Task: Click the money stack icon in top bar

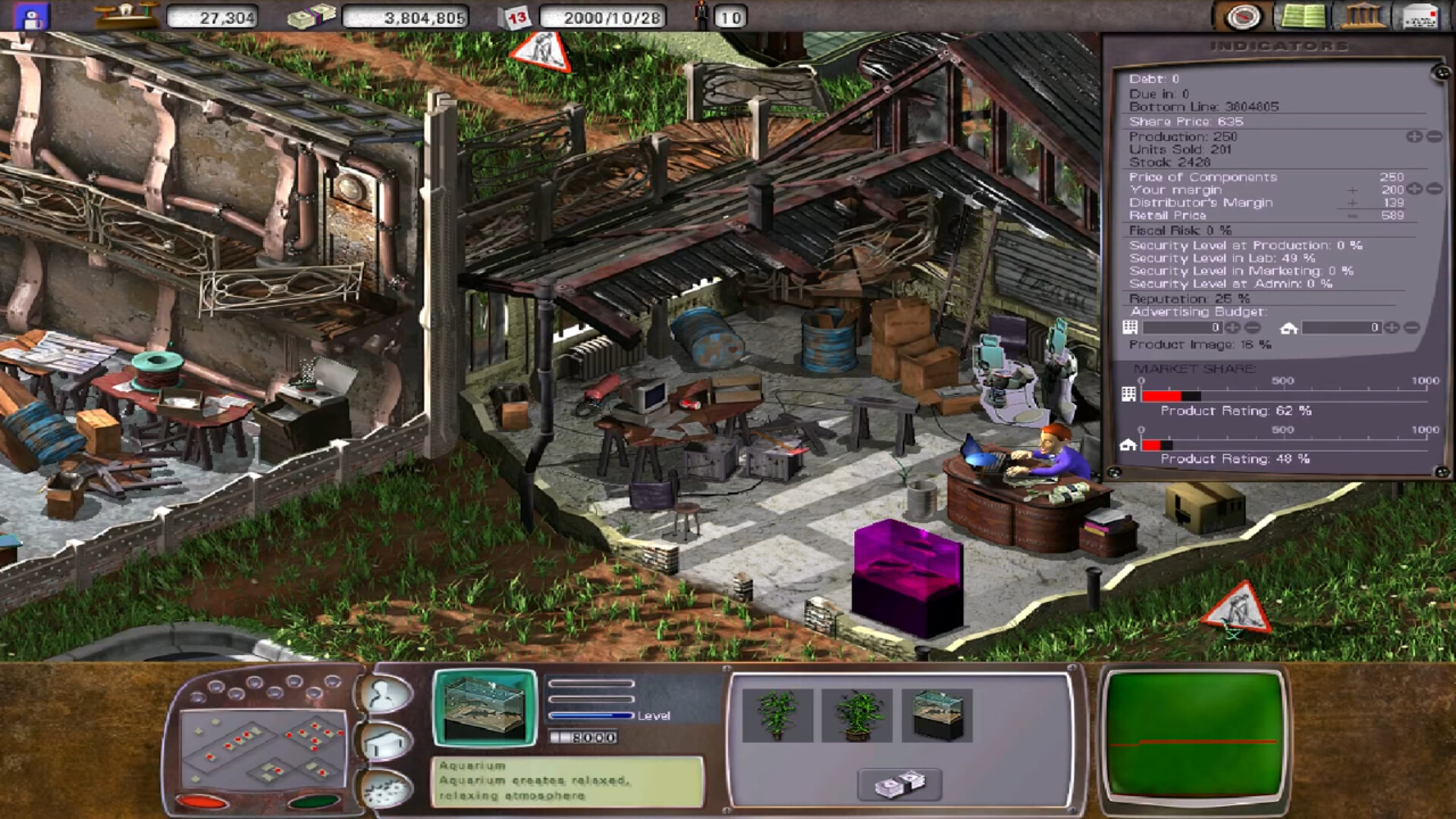Action: click(x=313, y=17)
